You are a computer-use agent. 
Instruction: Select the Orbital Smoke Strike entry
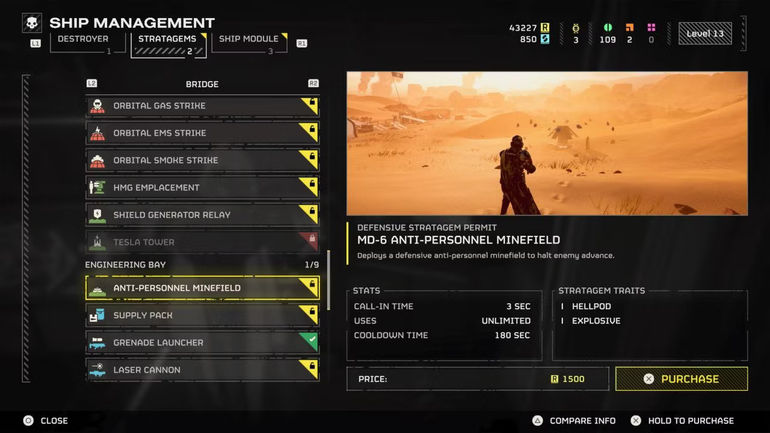[x=202, y=160]
